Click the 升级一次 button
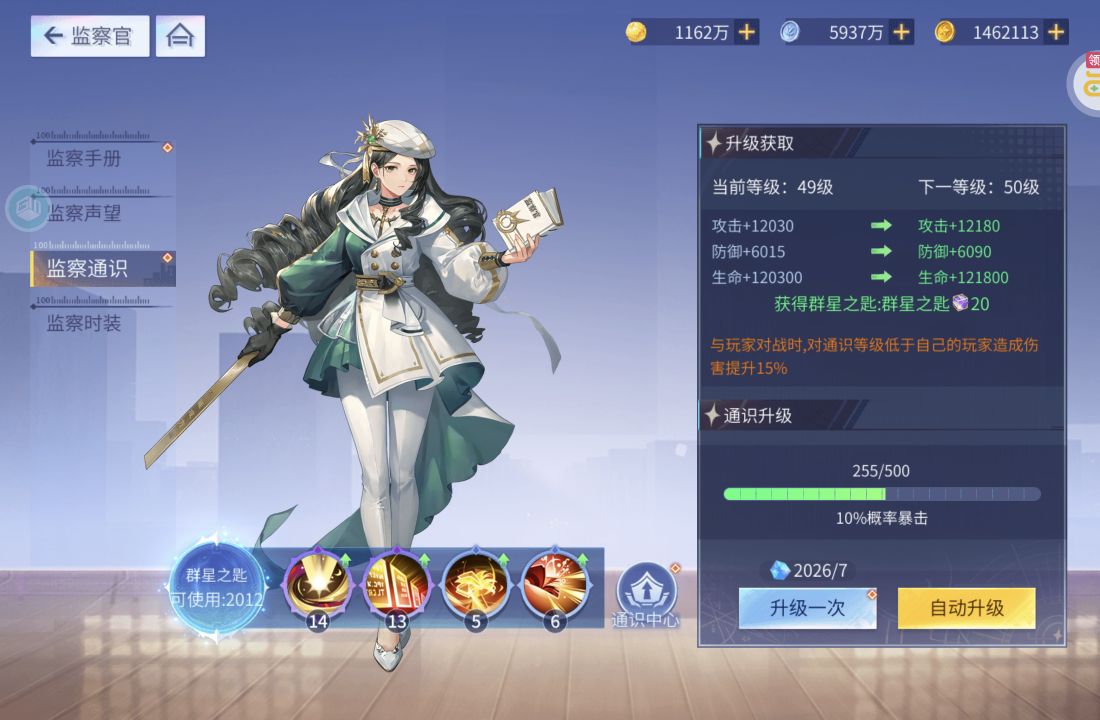Viewport: 1100px width, 720px height. (x=807, y=608)
